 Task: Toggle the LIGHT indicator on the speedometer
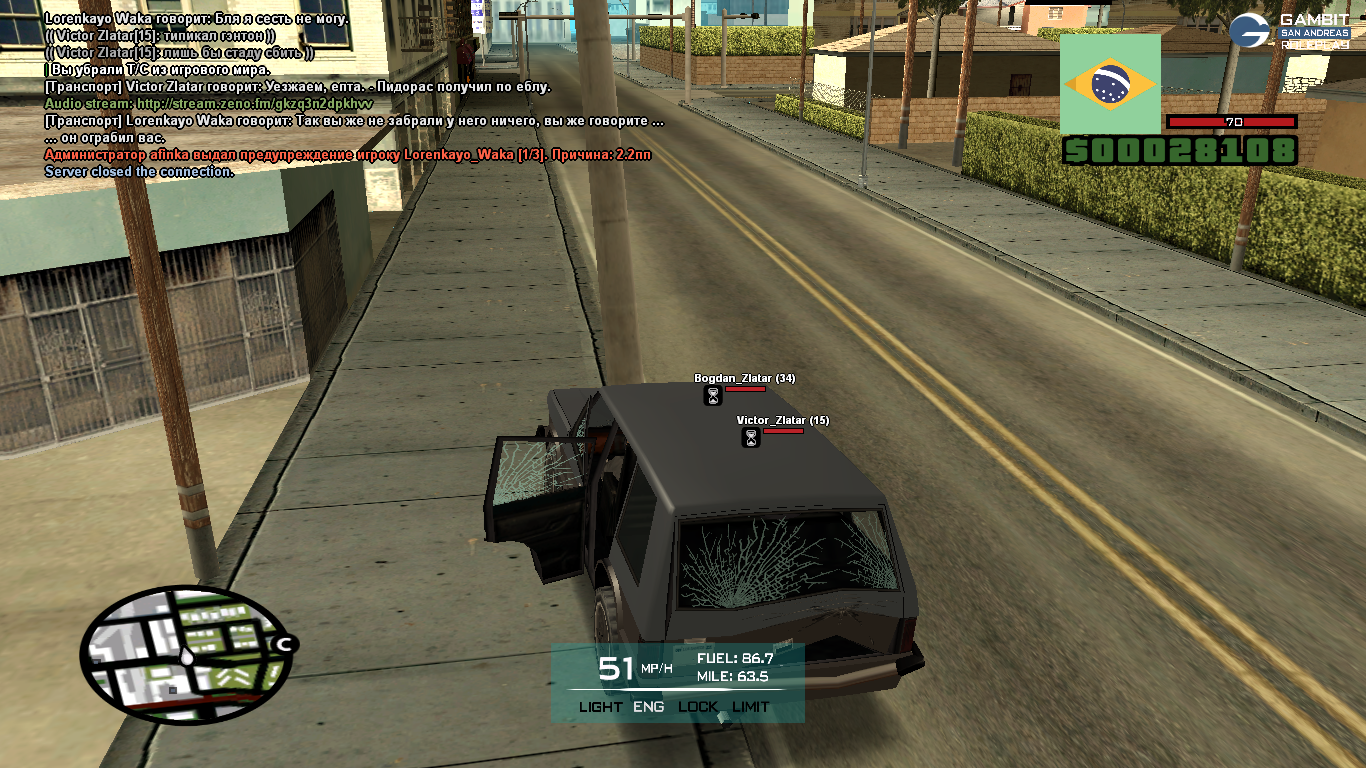[x=600, y=707]
